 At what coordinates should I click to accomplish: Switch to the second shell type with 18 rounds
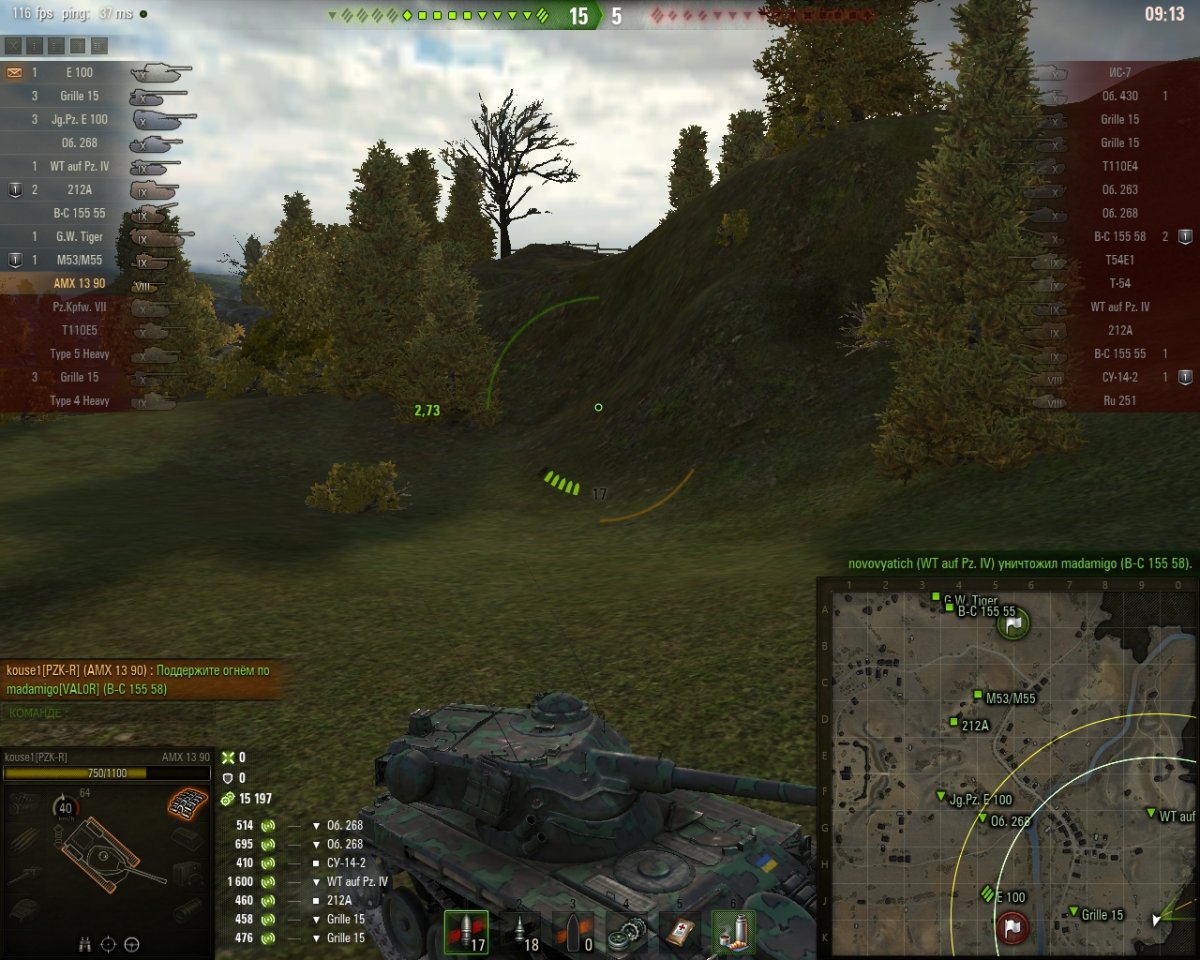(x=521, y=932)
